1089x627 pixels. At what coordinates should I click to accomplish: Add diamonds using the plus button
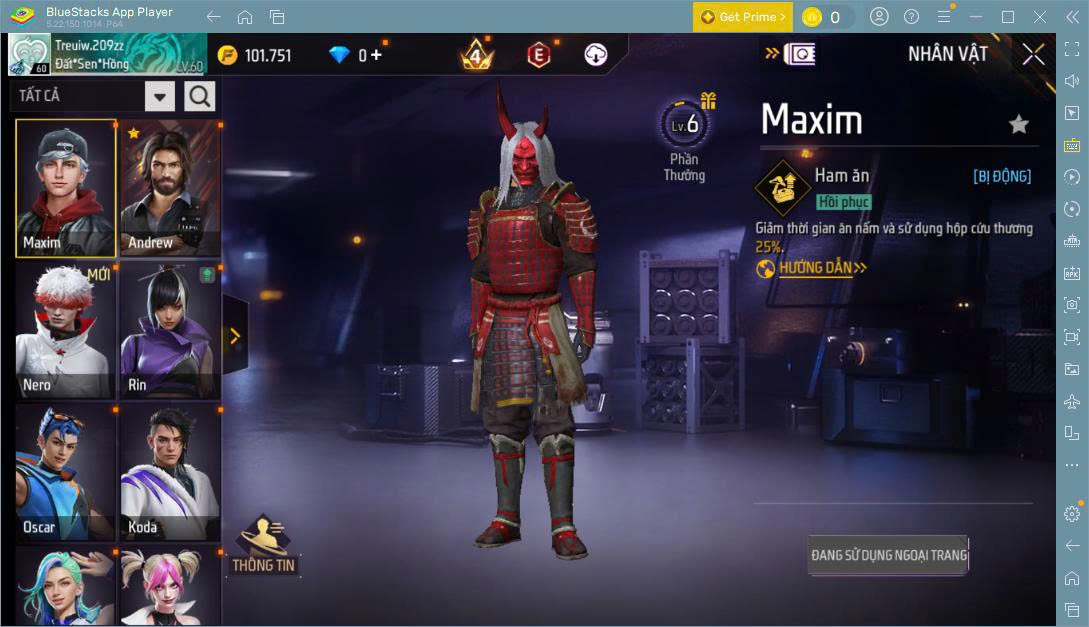376,55
